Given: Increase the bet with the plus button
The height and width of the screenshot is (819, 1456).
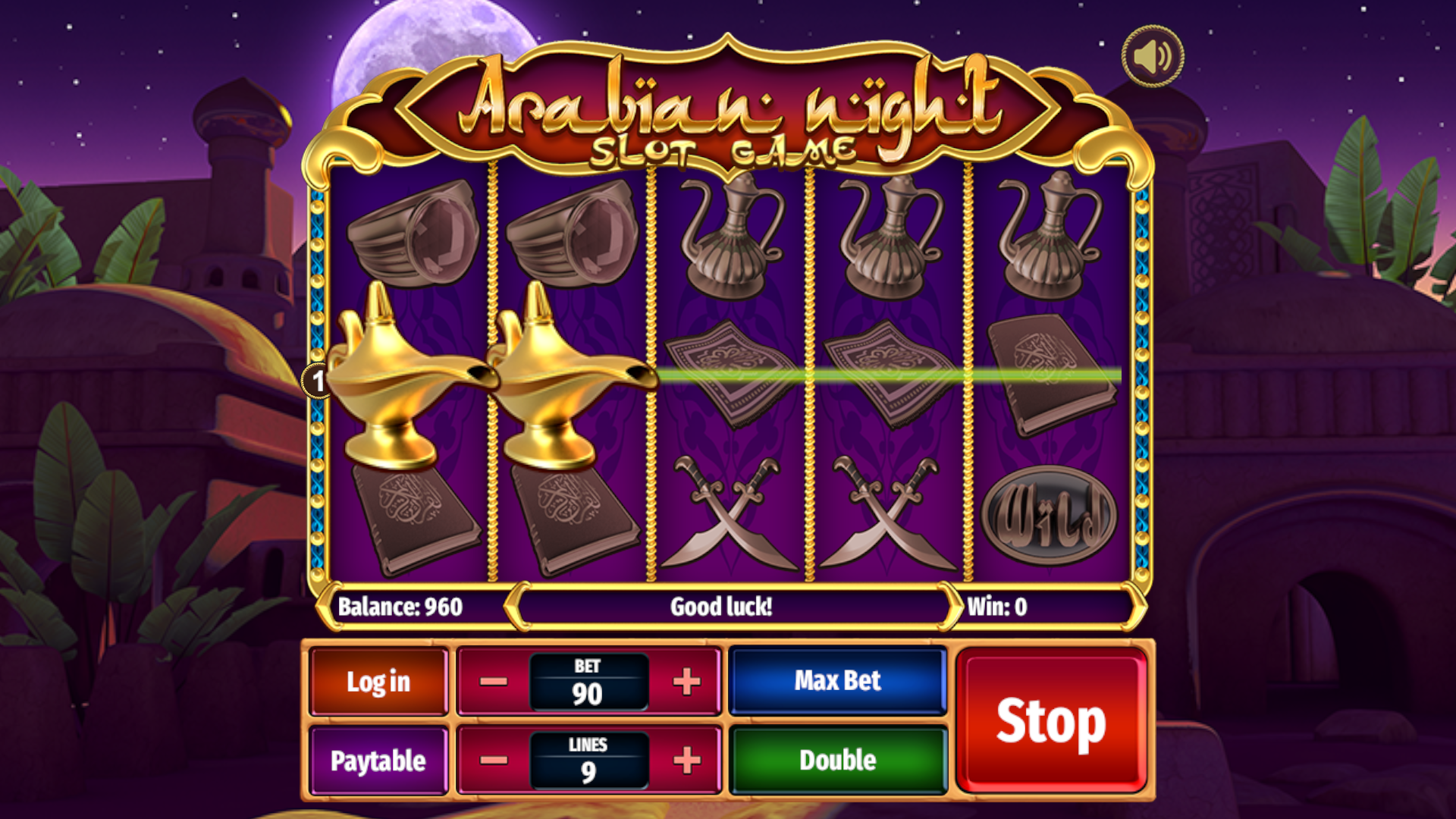Looking at the screenshot, I should [x=686, y=680].
